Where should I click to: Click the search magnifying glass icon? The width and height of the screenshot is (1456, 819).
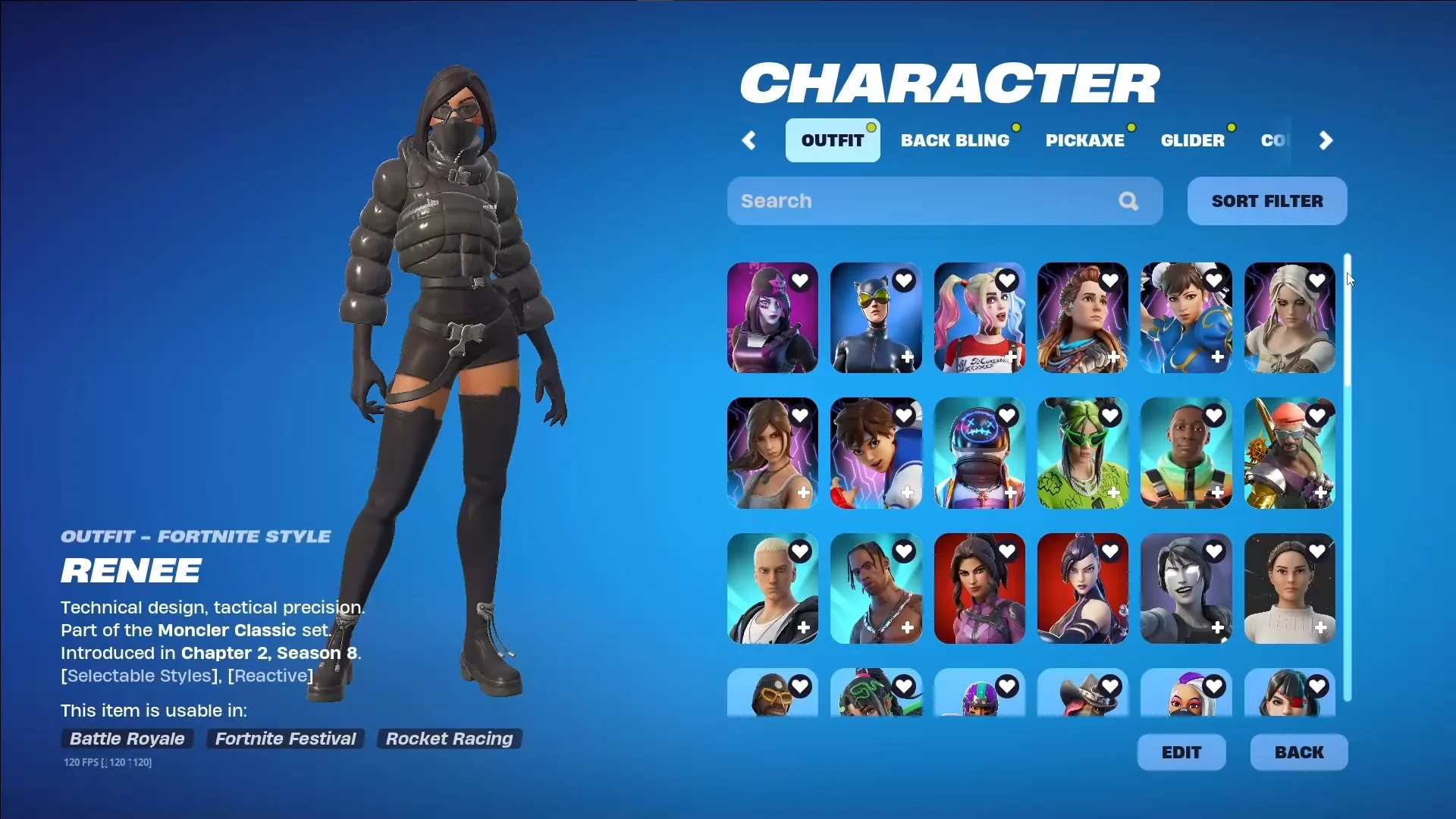click(x=1128, y=201)
